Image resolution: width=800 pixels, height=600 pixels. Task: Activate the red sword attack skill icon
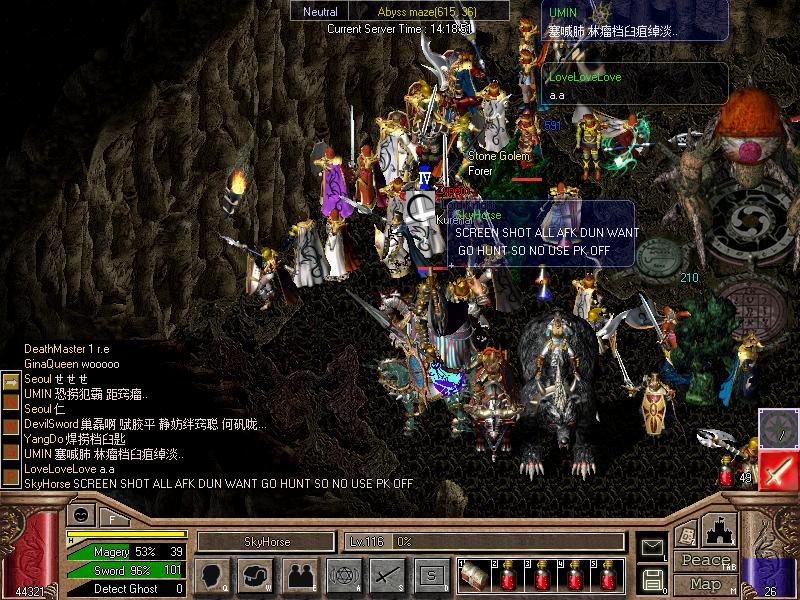pos(777,470)
